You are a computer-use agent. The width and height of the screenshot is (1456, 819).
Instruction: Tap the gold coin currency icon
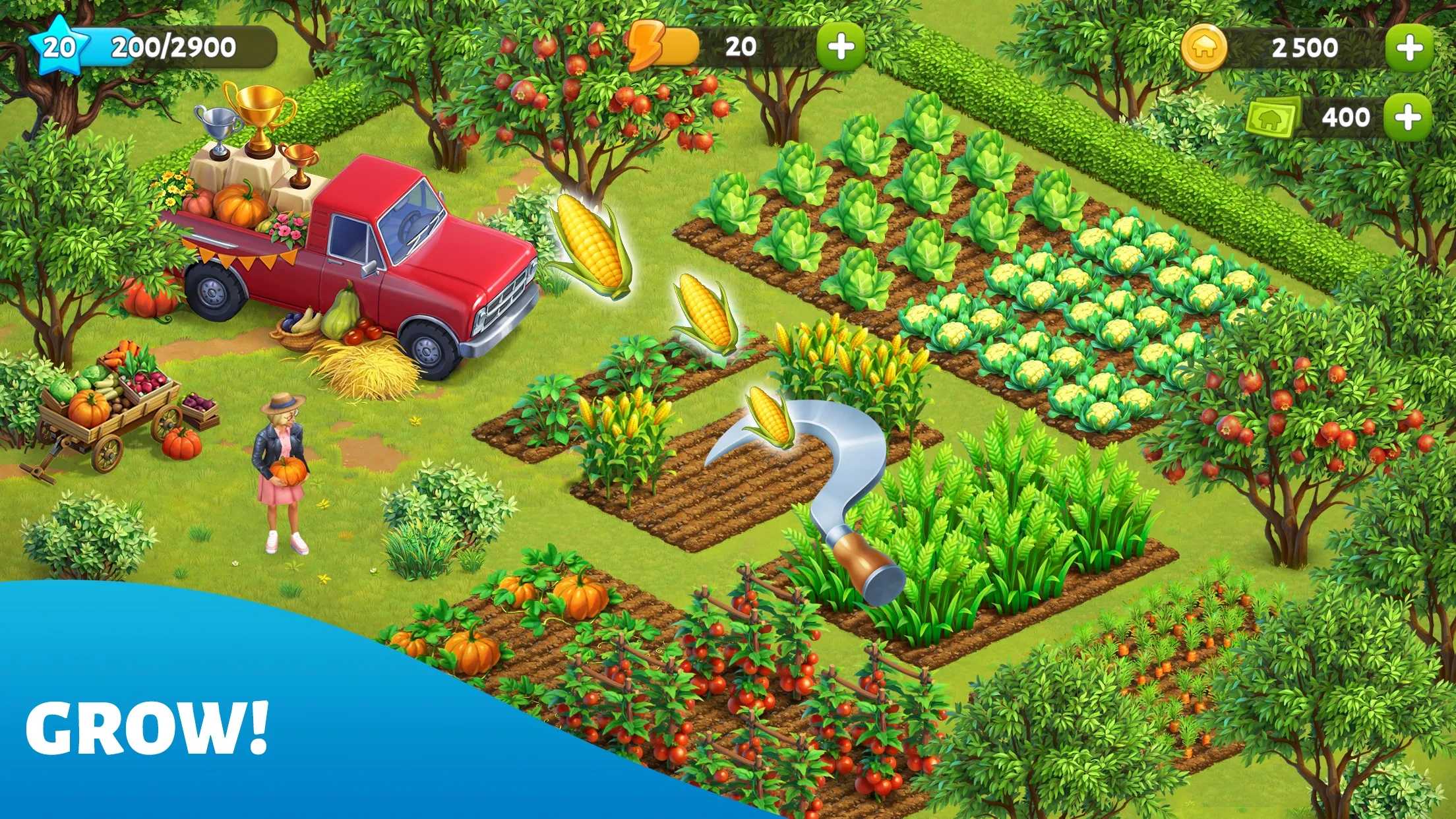click(x=1204, y=48)
